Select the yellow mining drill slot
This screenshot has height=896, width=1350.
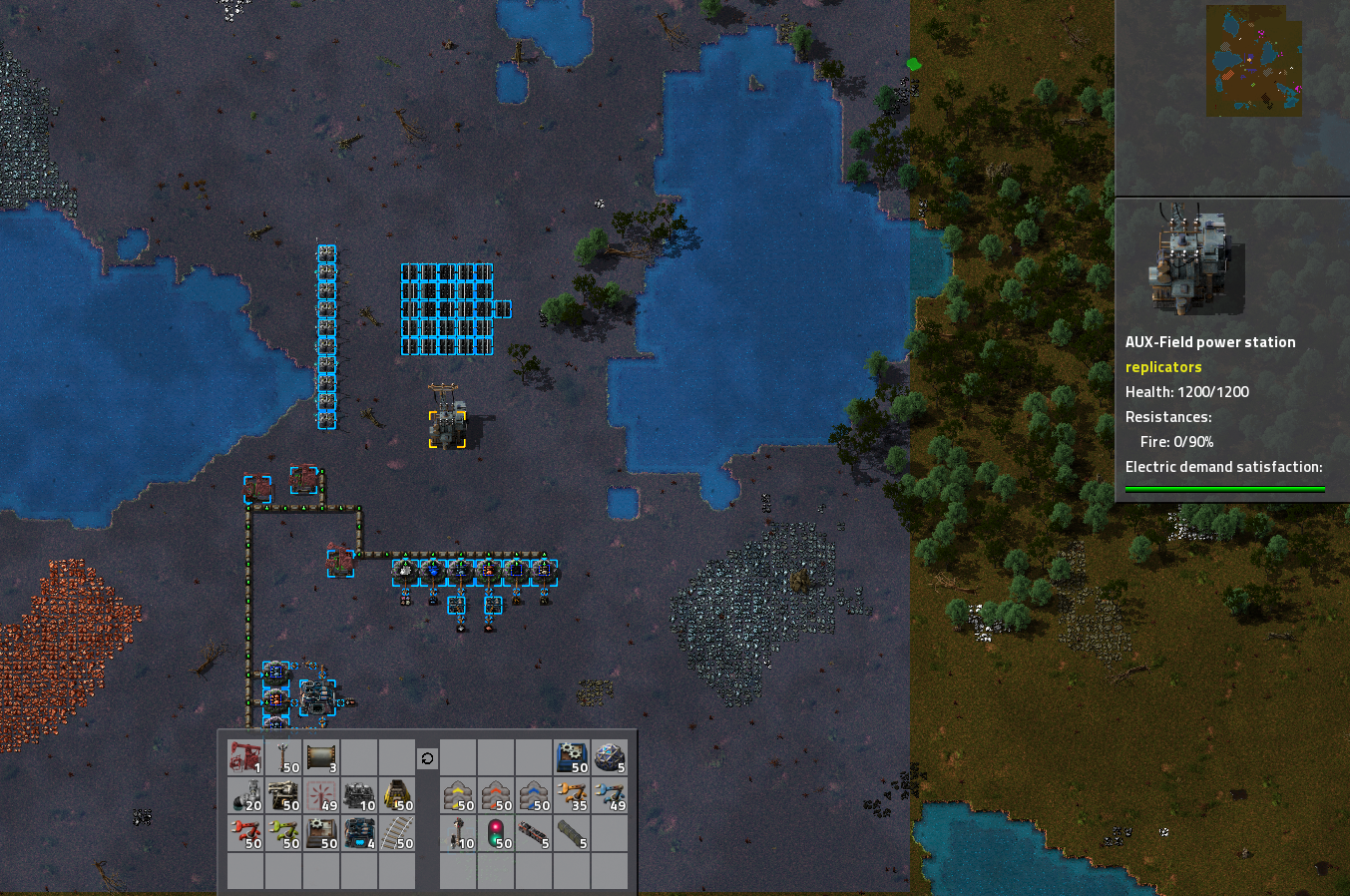[397, 796]
